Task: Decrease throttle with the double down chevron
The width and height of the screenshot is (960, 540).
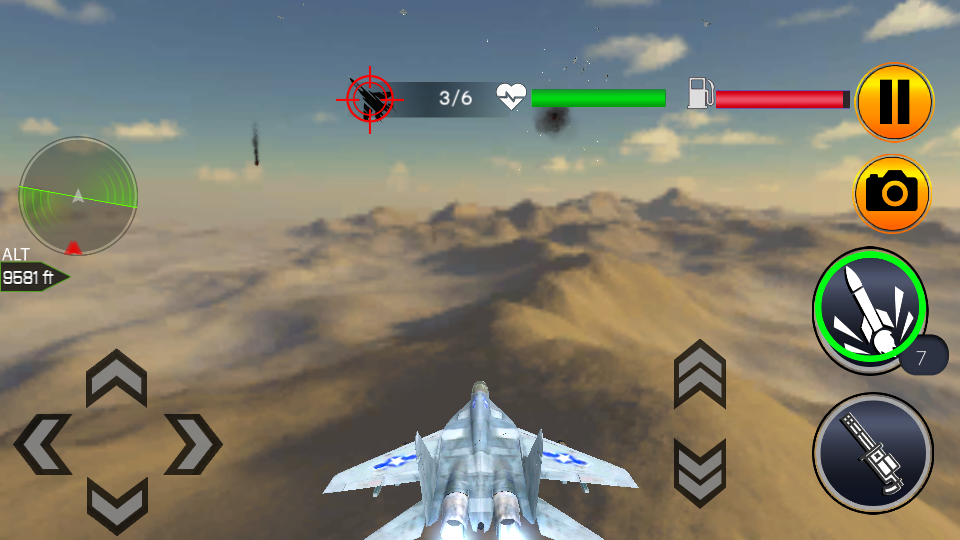Action: [x=700, y=472]
